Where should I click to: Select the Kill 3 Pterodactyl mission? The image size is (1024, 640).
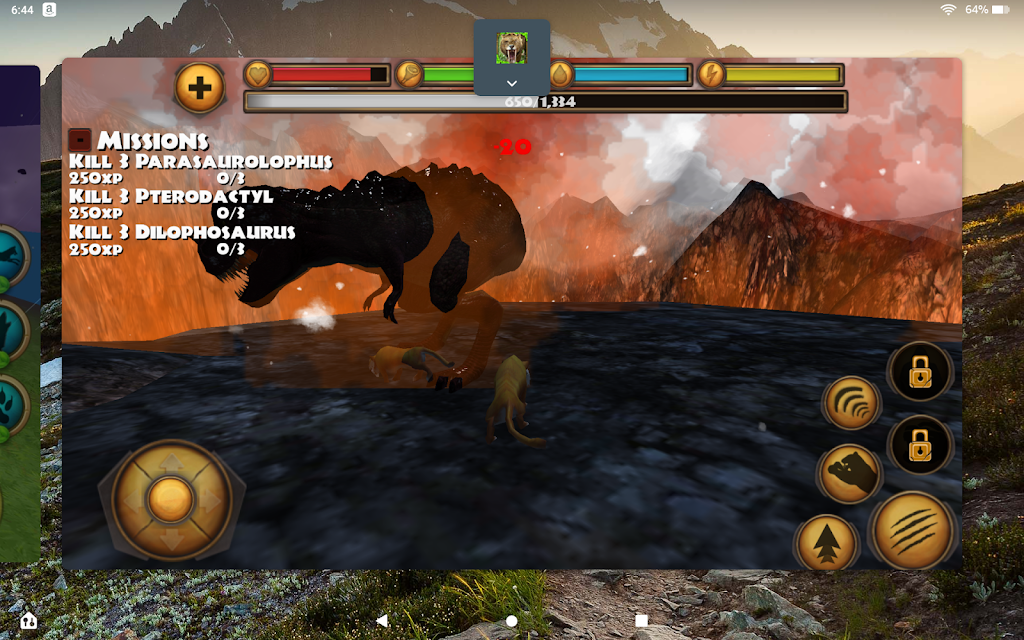pyautogui.click(x=171, y=197)
